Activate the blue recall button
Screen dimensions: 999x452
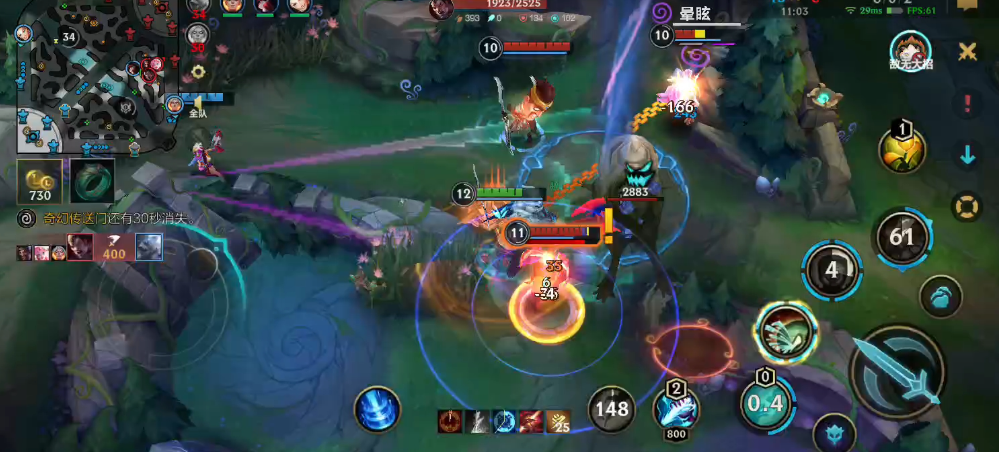point(377,409)
